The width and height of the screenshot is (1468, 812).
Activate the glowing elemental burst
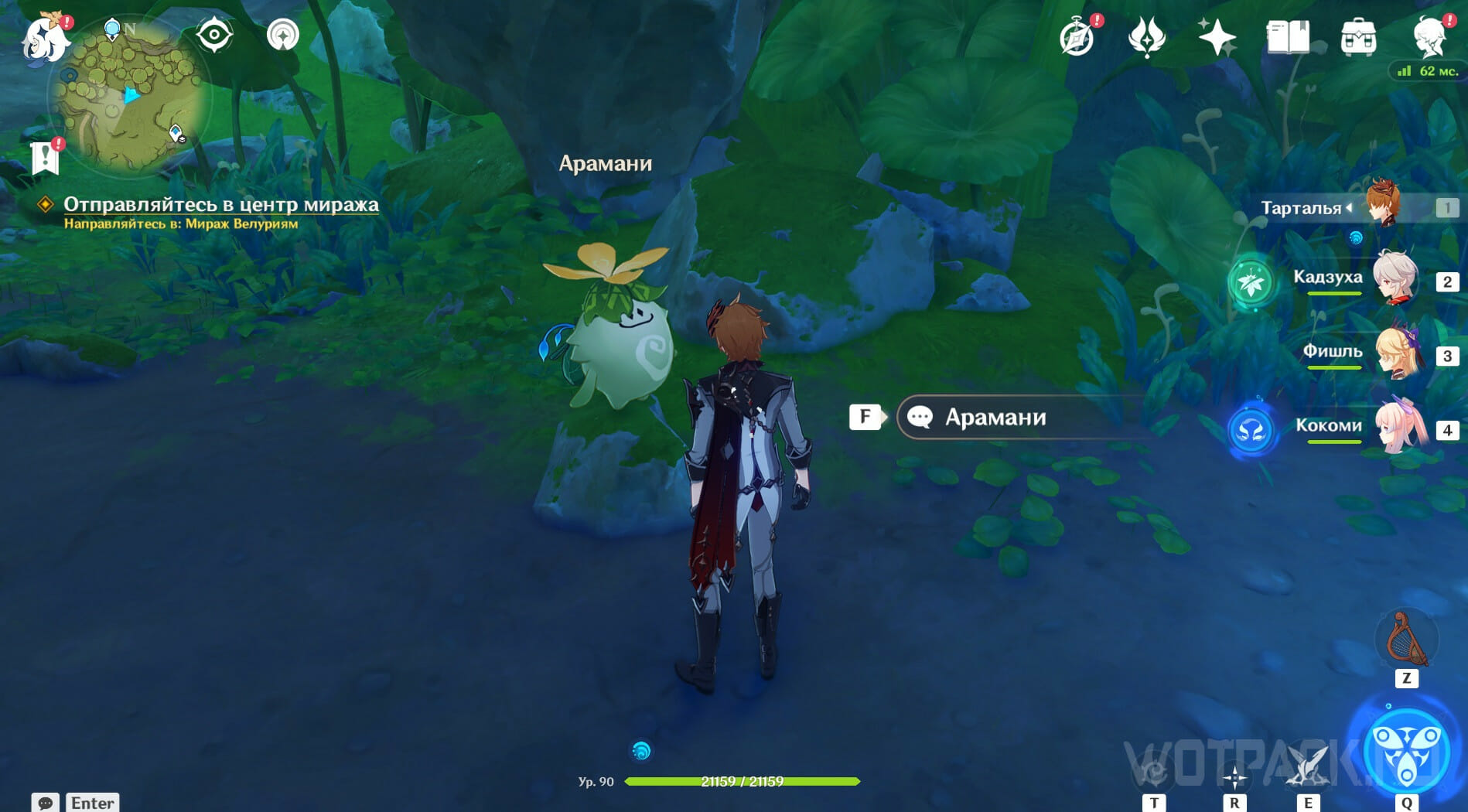pyautogui.click(x=1405, y=752)
